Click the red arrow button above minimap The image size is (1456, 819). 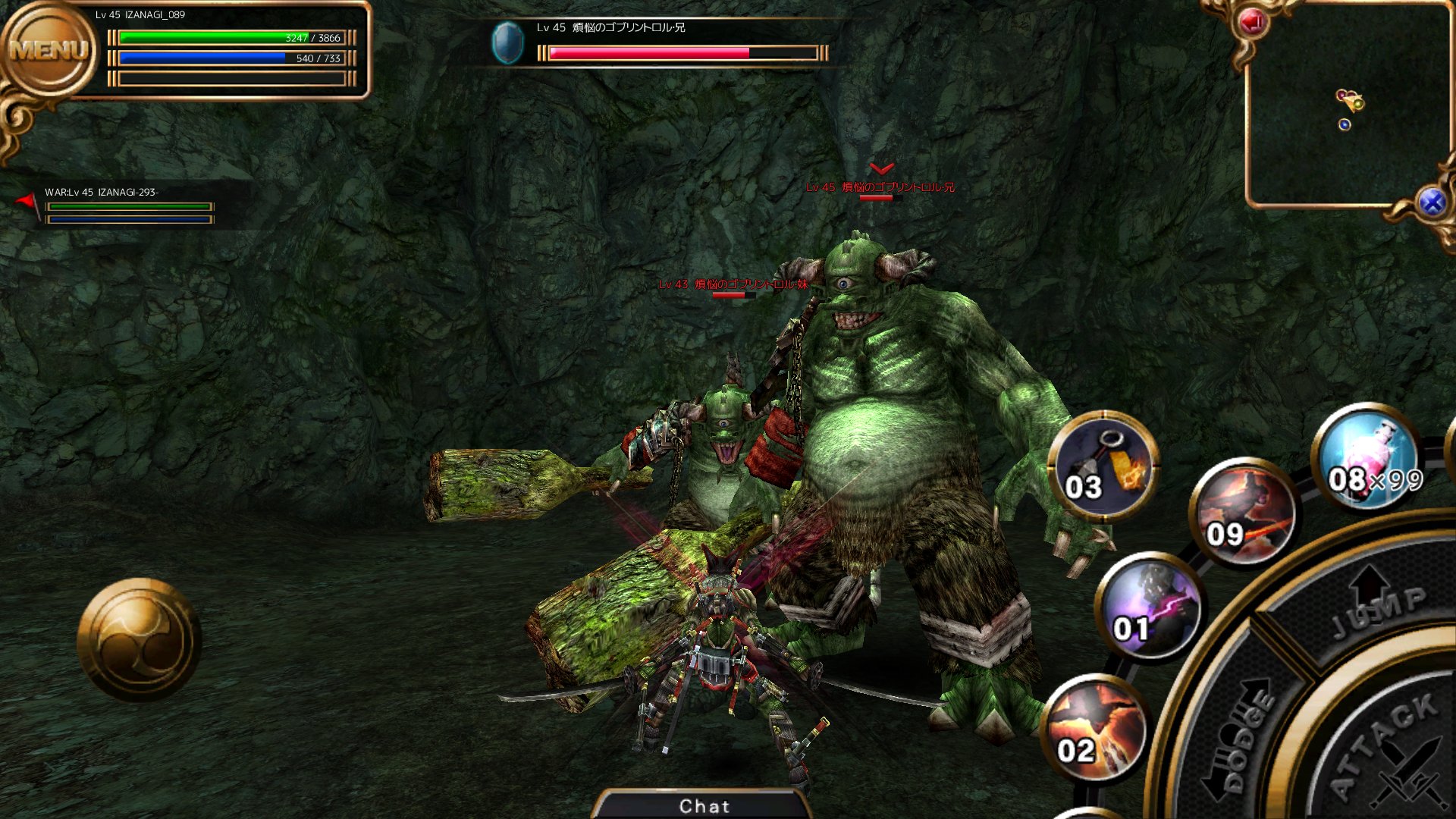tap(1252, 23)
